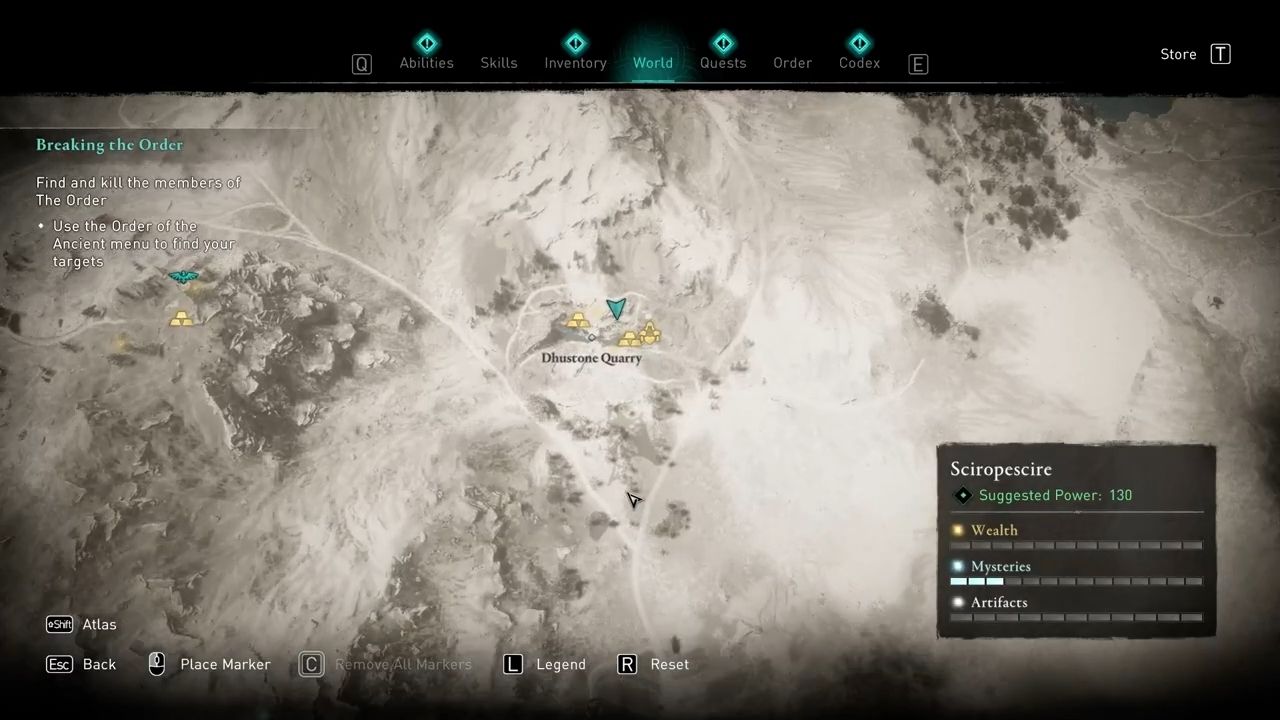Viewport: 1280px width, 720px height.
Task: Click the Quests diamond icon
Action: pyautogui.click(x=723, y=43)
